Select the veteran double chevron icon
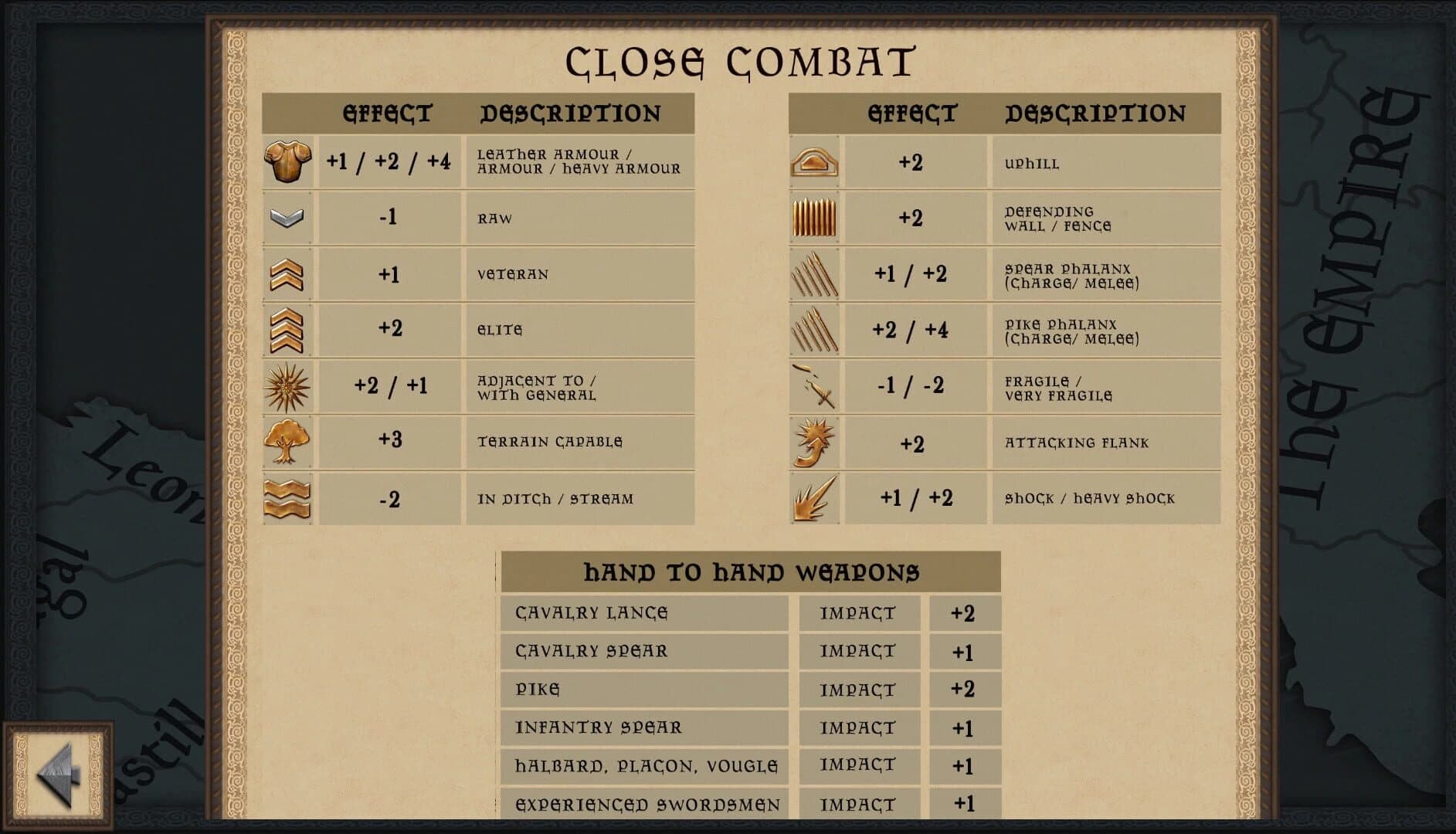 coord(289,274)
